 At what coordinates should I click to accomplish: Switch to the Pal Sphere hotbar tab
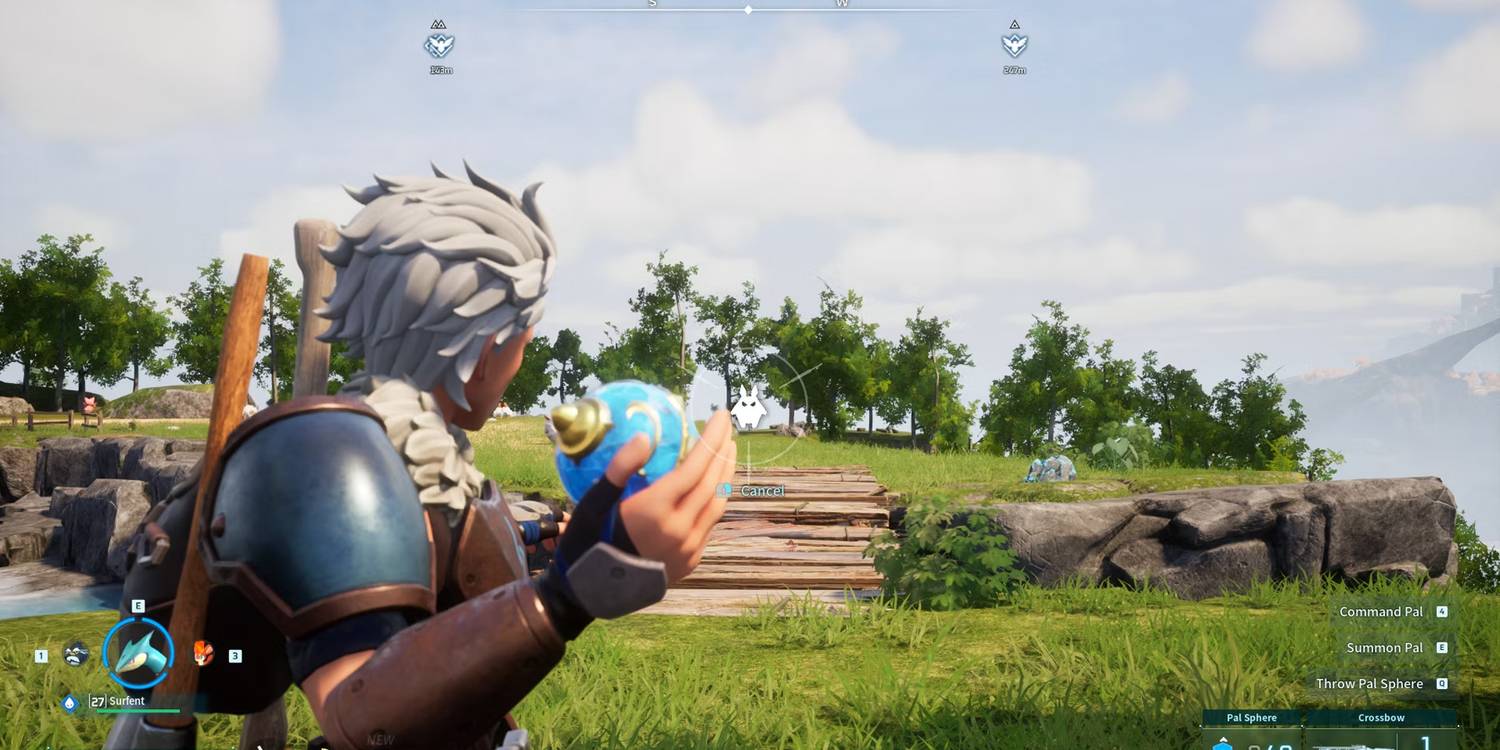[x=1251, y=717]
